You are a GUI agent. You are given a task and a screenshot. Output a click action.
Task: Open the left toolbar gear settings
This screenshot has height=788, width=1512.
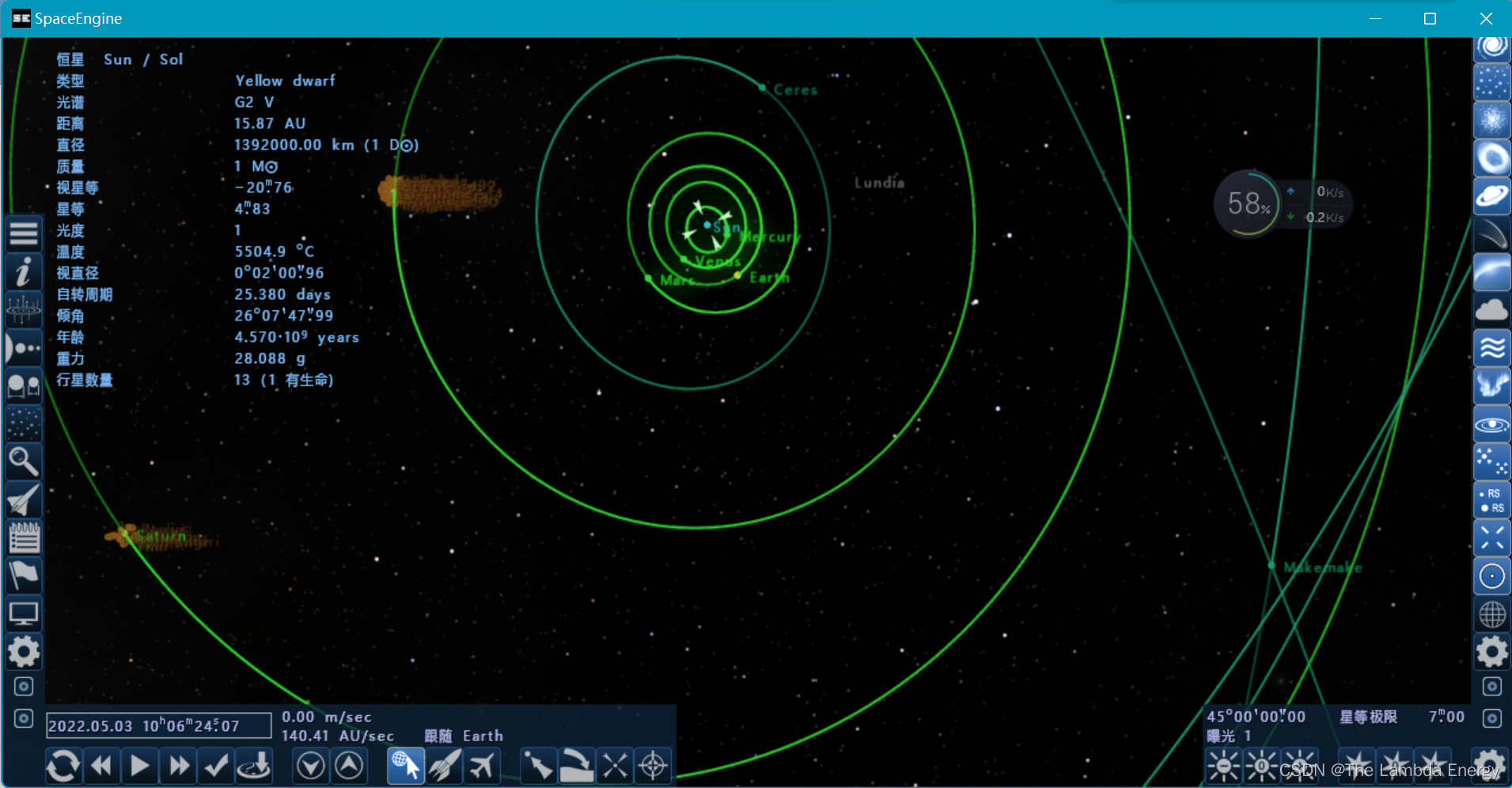click(x=24, y=652)
